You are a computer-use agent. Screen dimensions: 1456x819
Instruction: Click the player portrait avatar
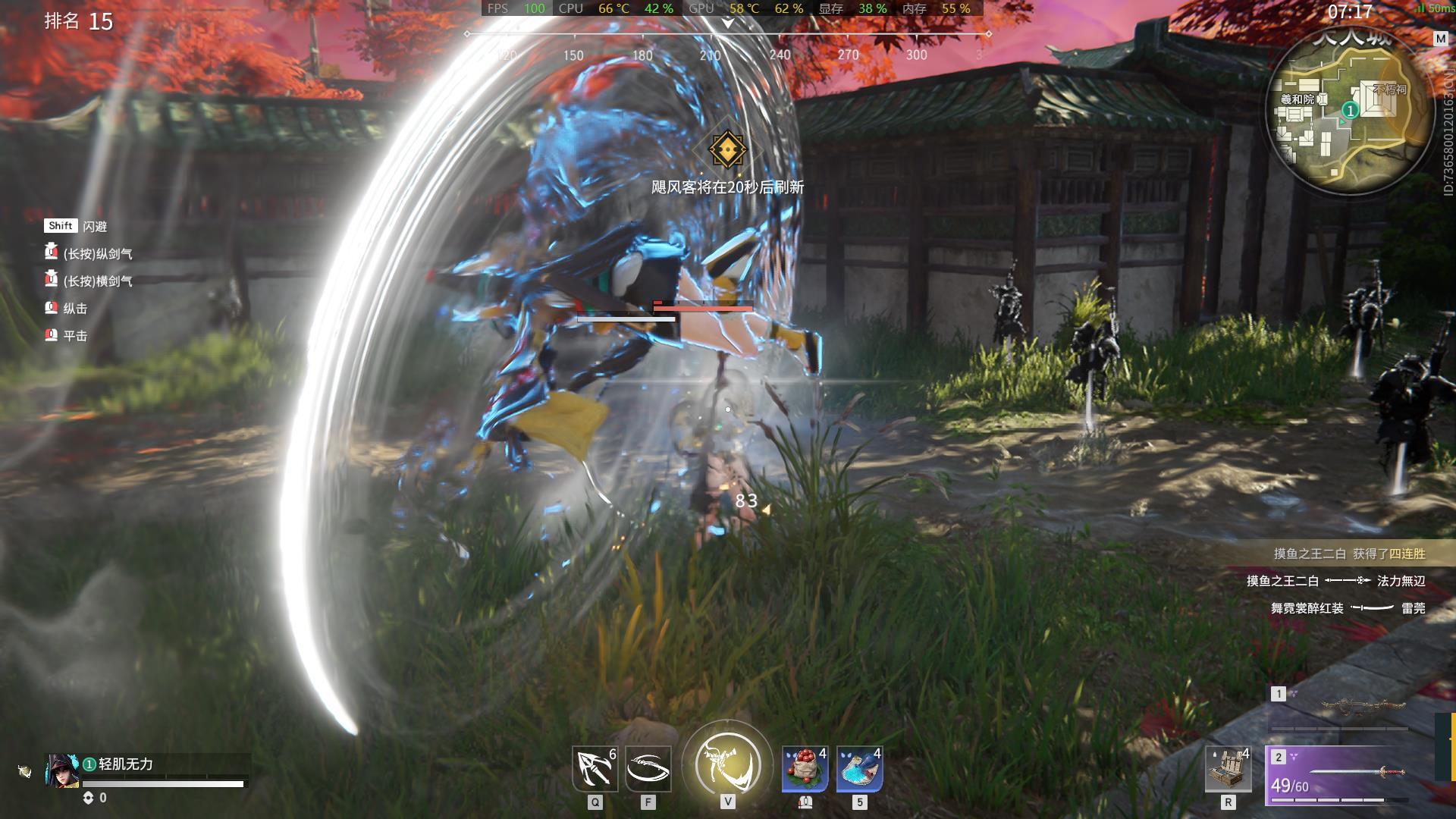pyautogui.click(x=61, y=770)
